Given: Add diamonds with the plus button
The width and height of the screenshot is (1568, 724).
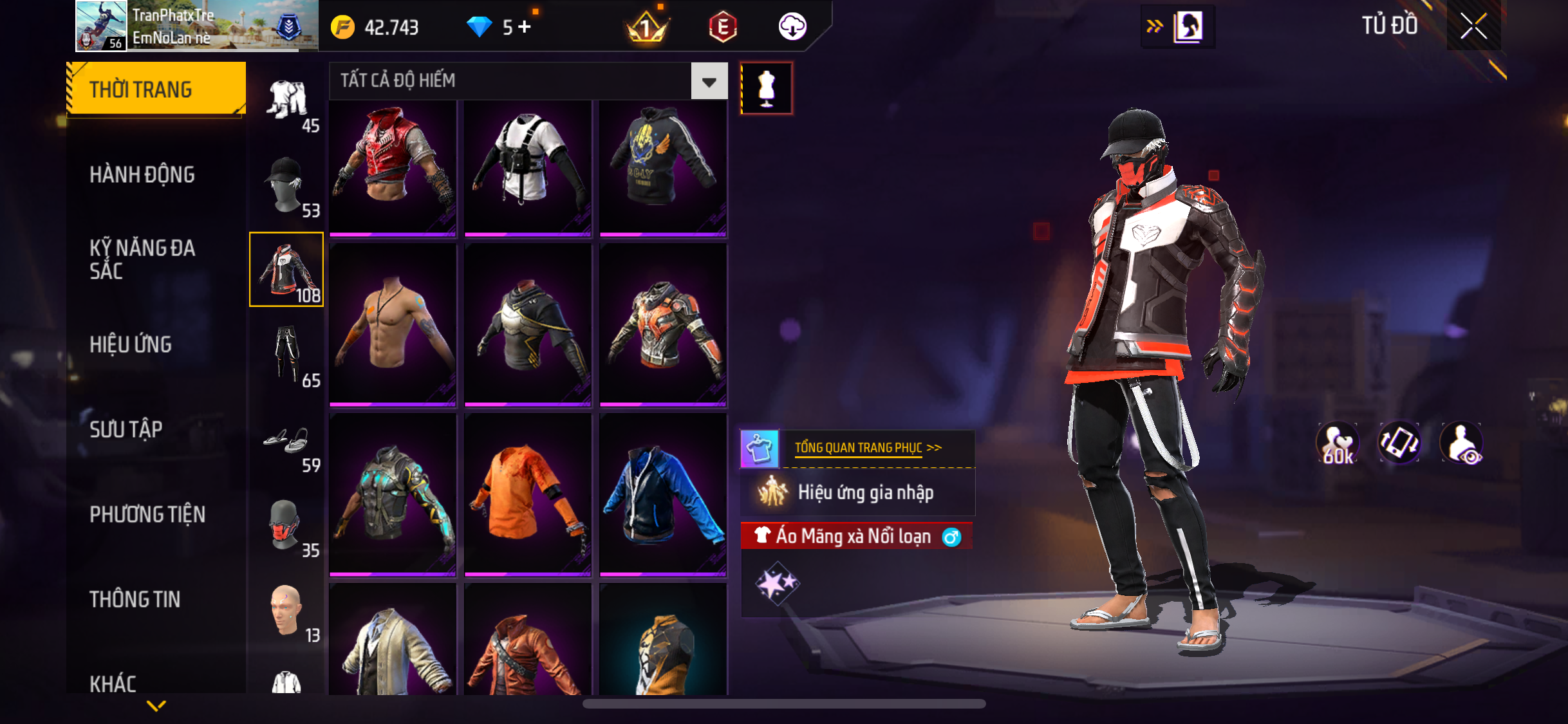Looking at the screenshot, I should [525, 27].
